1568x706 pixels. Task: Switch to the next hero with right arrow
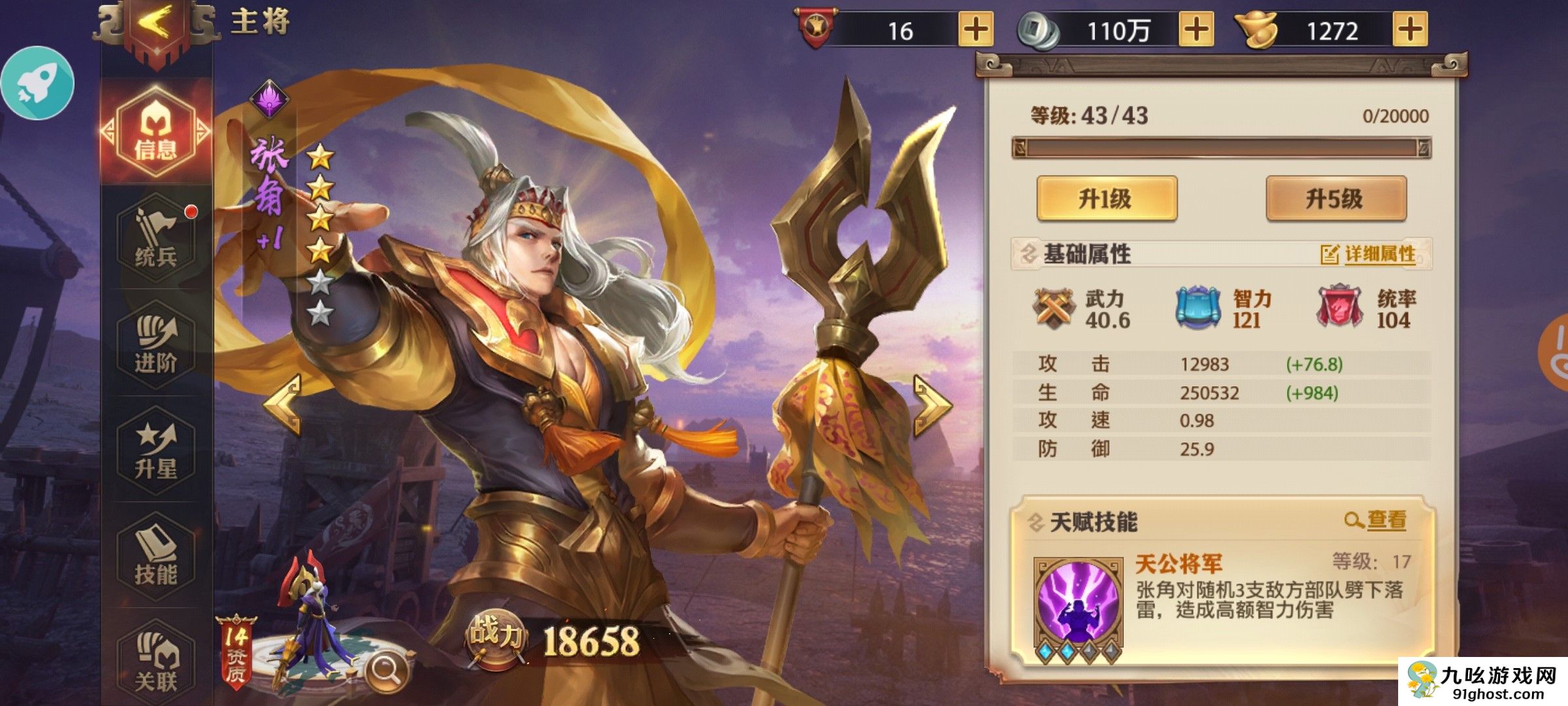click(932, 405)
